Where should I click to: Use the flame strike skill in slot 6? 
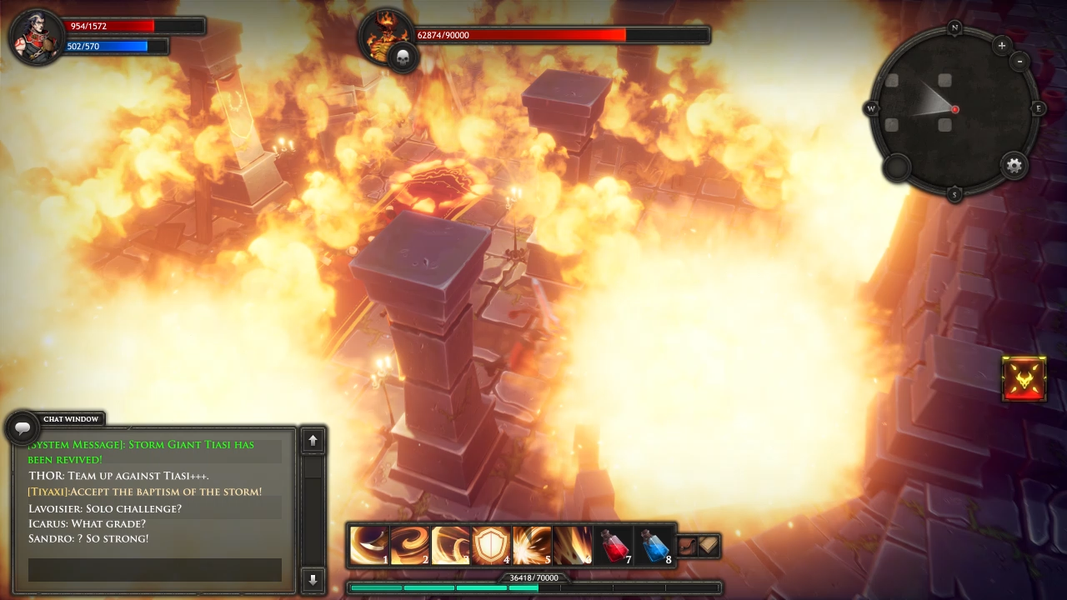(x=573, y=546)
